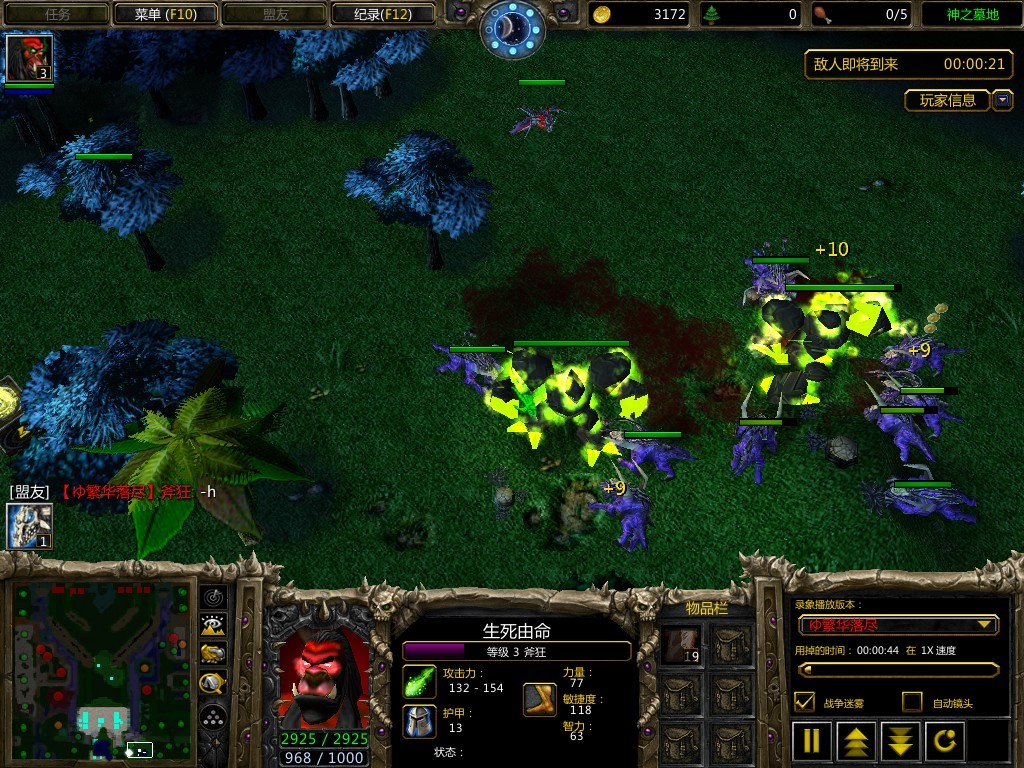The width and height of the screenshot is (1024, 768).
Task: Toggle the minimap creep camp display button
Action: (x=214, y=683)
